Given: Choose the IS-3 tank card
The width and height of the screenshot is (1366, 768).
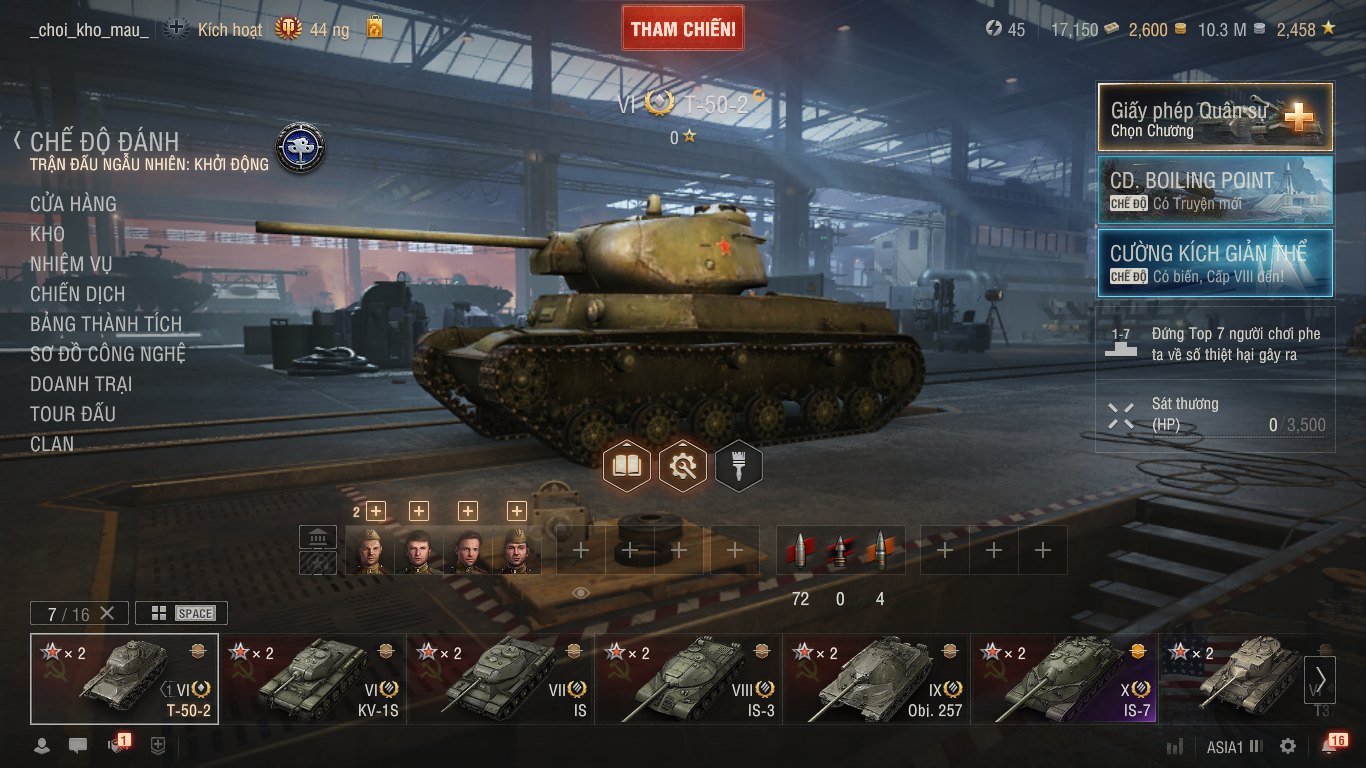Looking at the screenshot, I should pos(689,679).
